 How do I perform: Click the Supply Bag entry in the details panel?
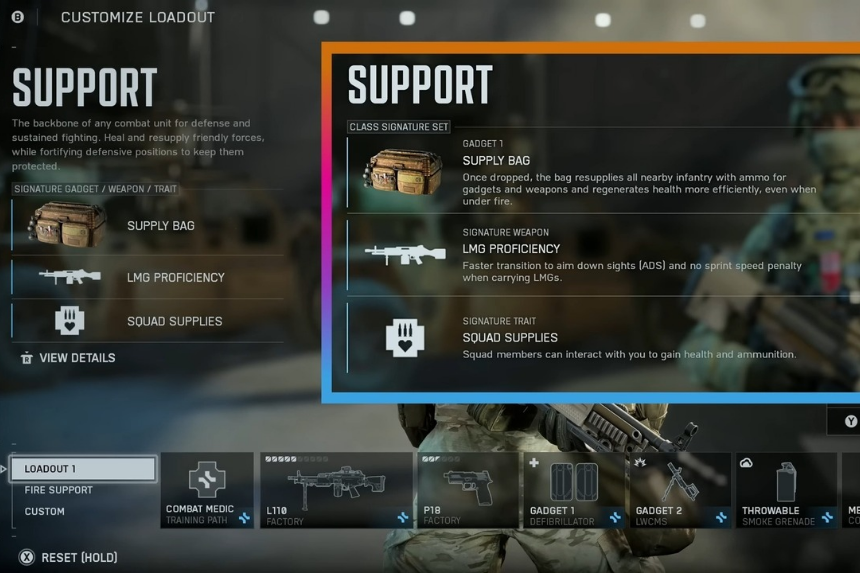point(590,173)
